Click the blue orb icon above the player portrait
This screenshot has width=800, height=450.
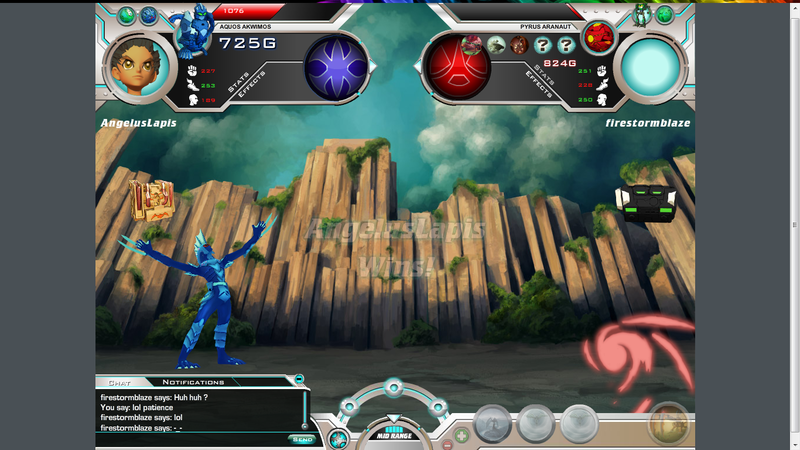[148, 16]
